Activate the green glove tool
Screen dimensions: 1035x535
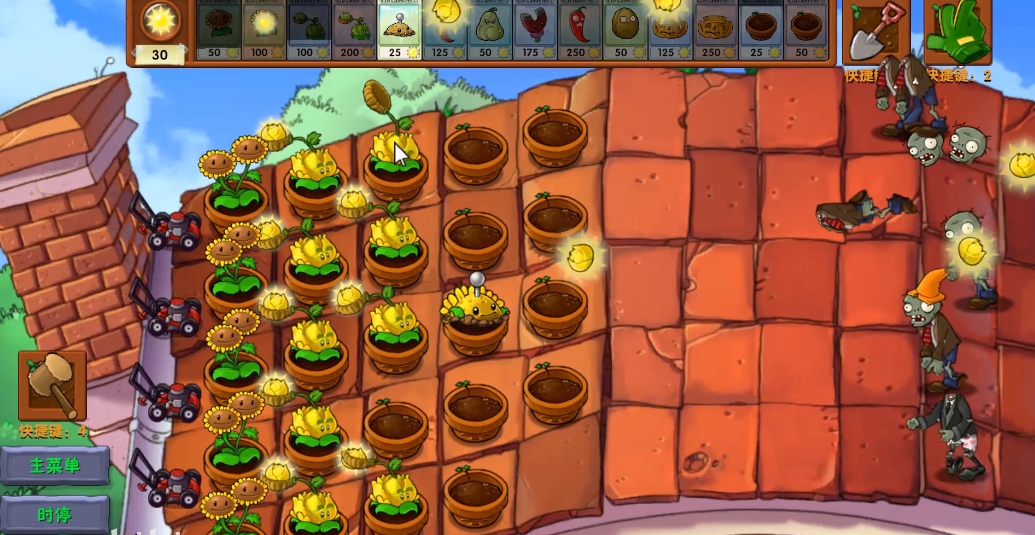click(x=957, y=32)
